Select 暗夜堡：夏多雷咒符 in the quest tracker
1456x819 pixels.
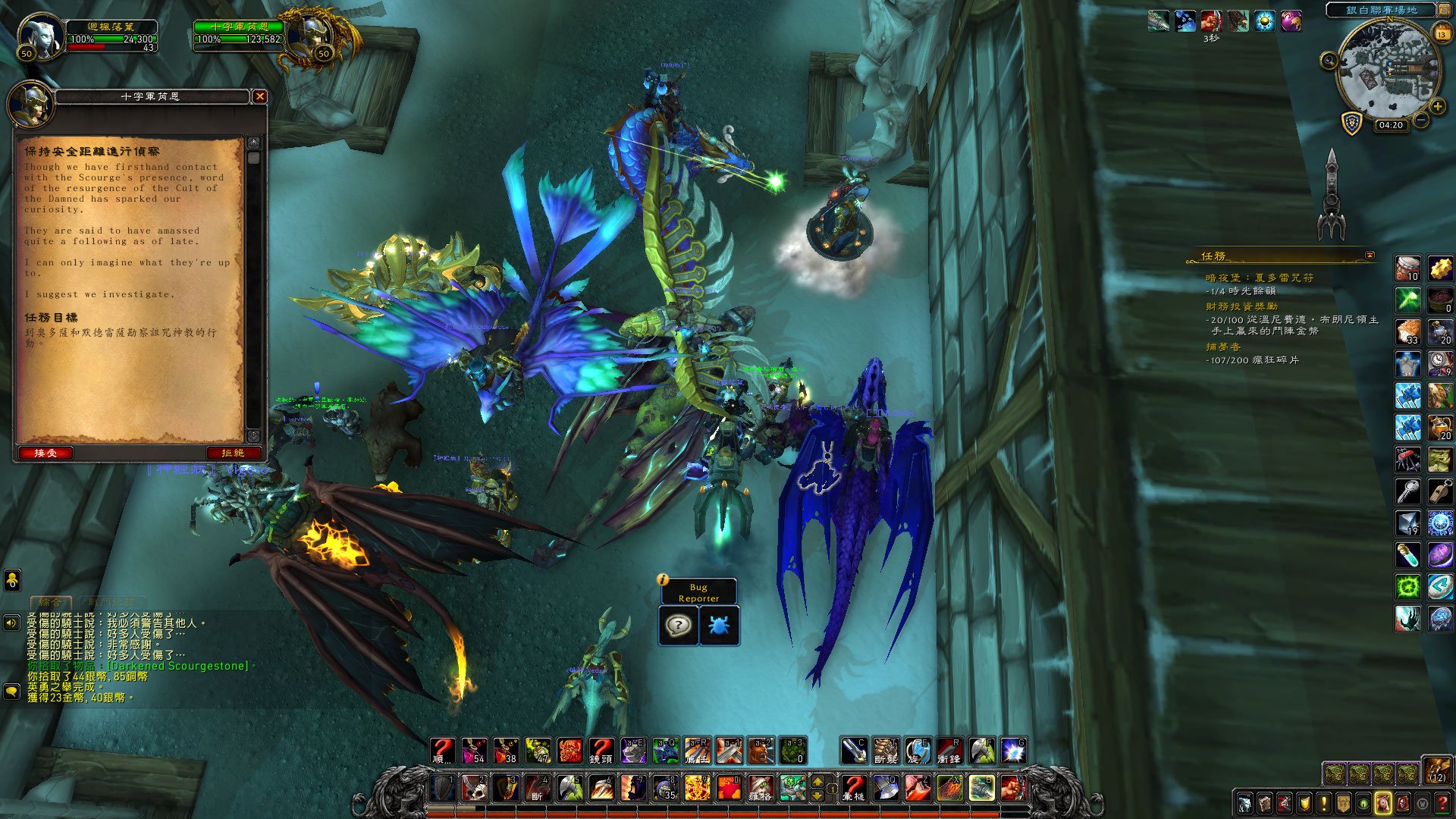pos(1260,278)
